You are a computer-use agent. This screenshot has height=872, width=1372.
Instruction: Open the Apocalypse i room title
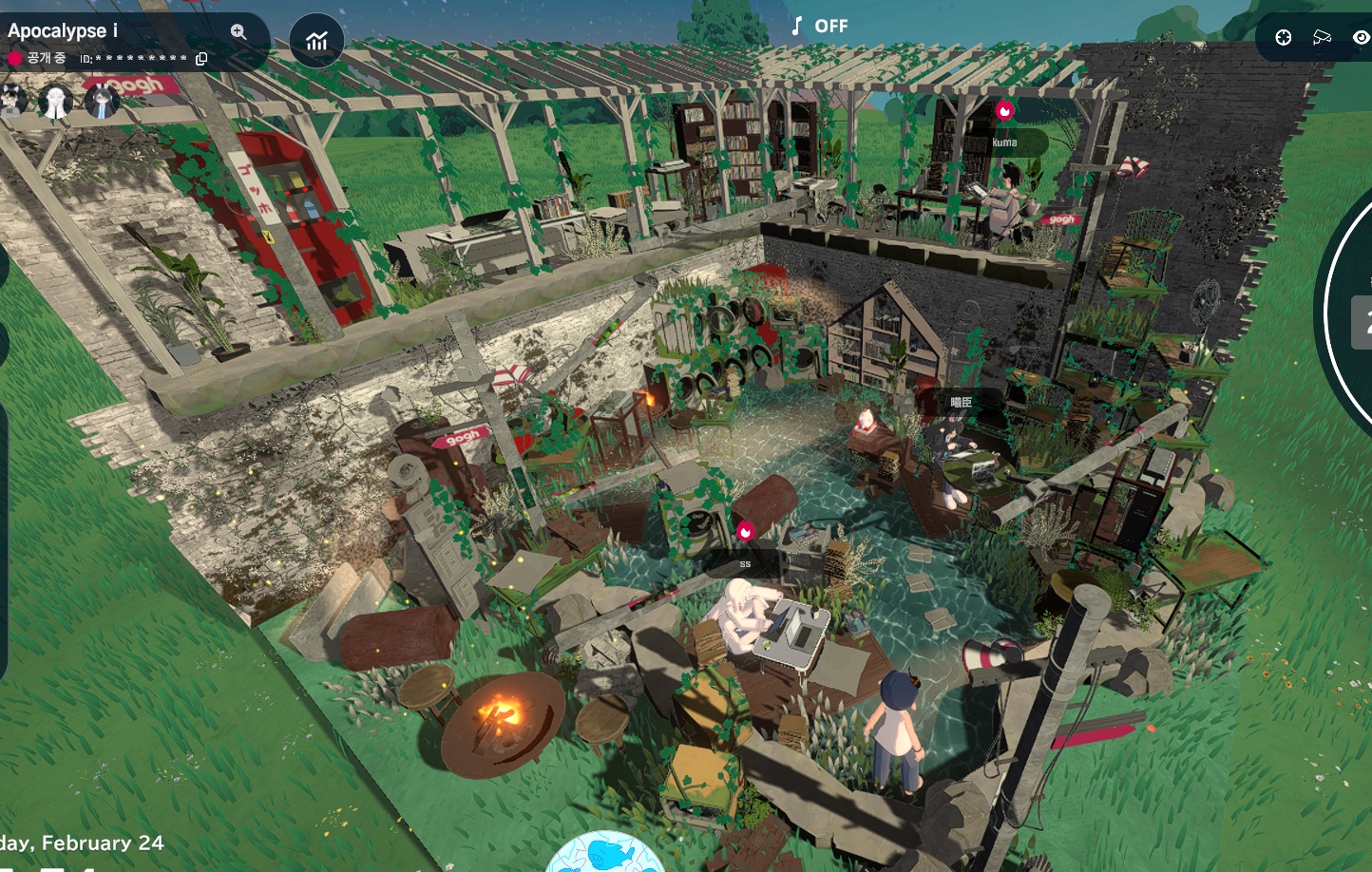pos(57,30)
